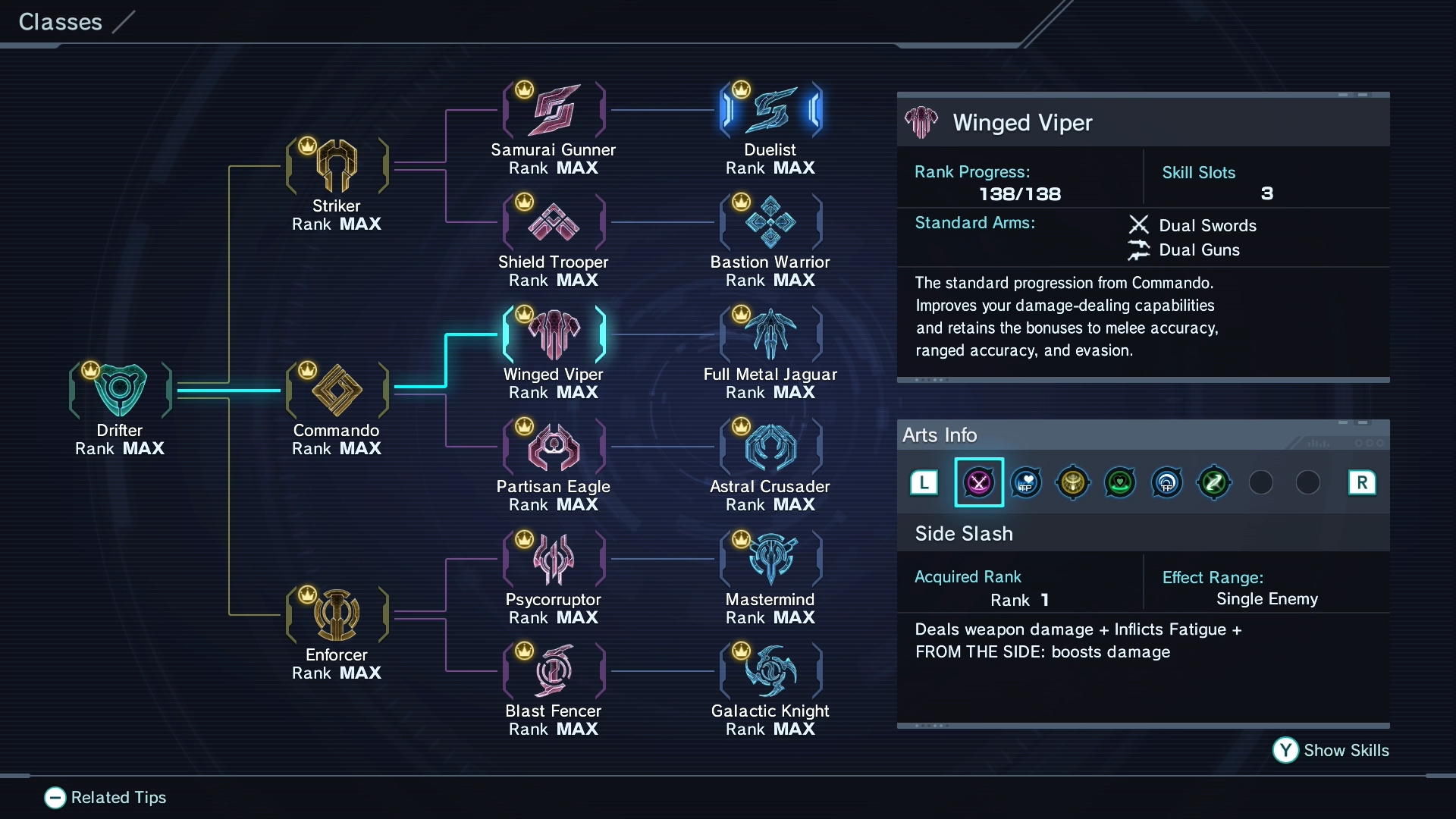Highlight the Winged Viper class node
The height and width of the screenshot is (819, 1456).
[x=554, y=334]
